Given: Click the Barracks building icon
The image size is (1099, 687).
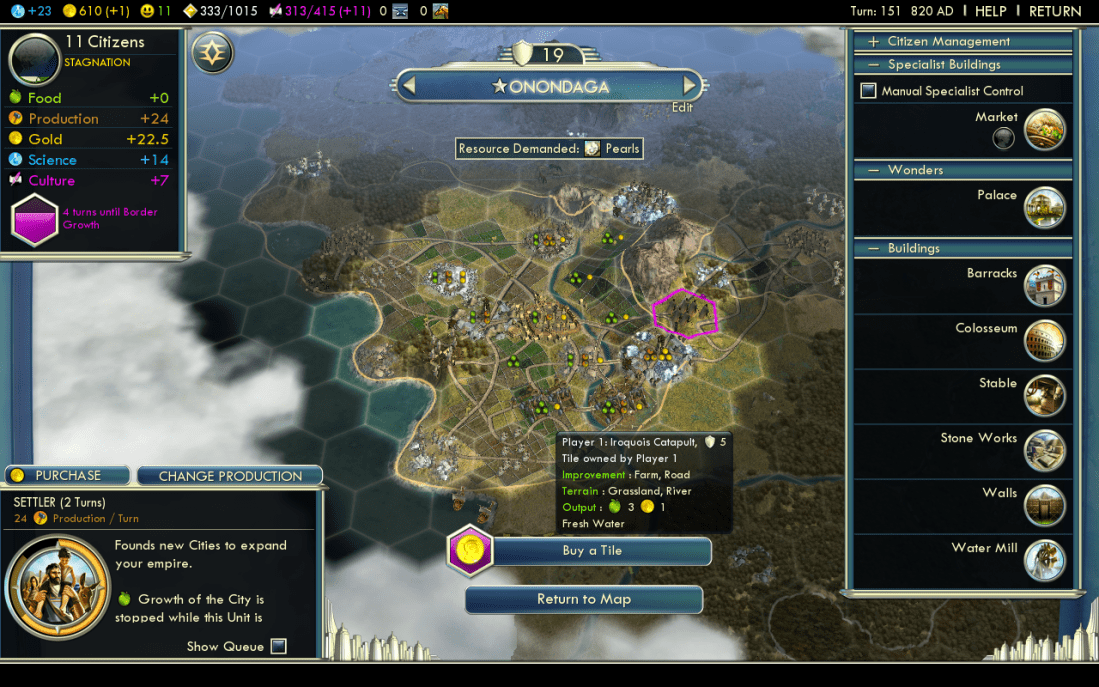Looking at the screenshot, I should point(1045,286).
